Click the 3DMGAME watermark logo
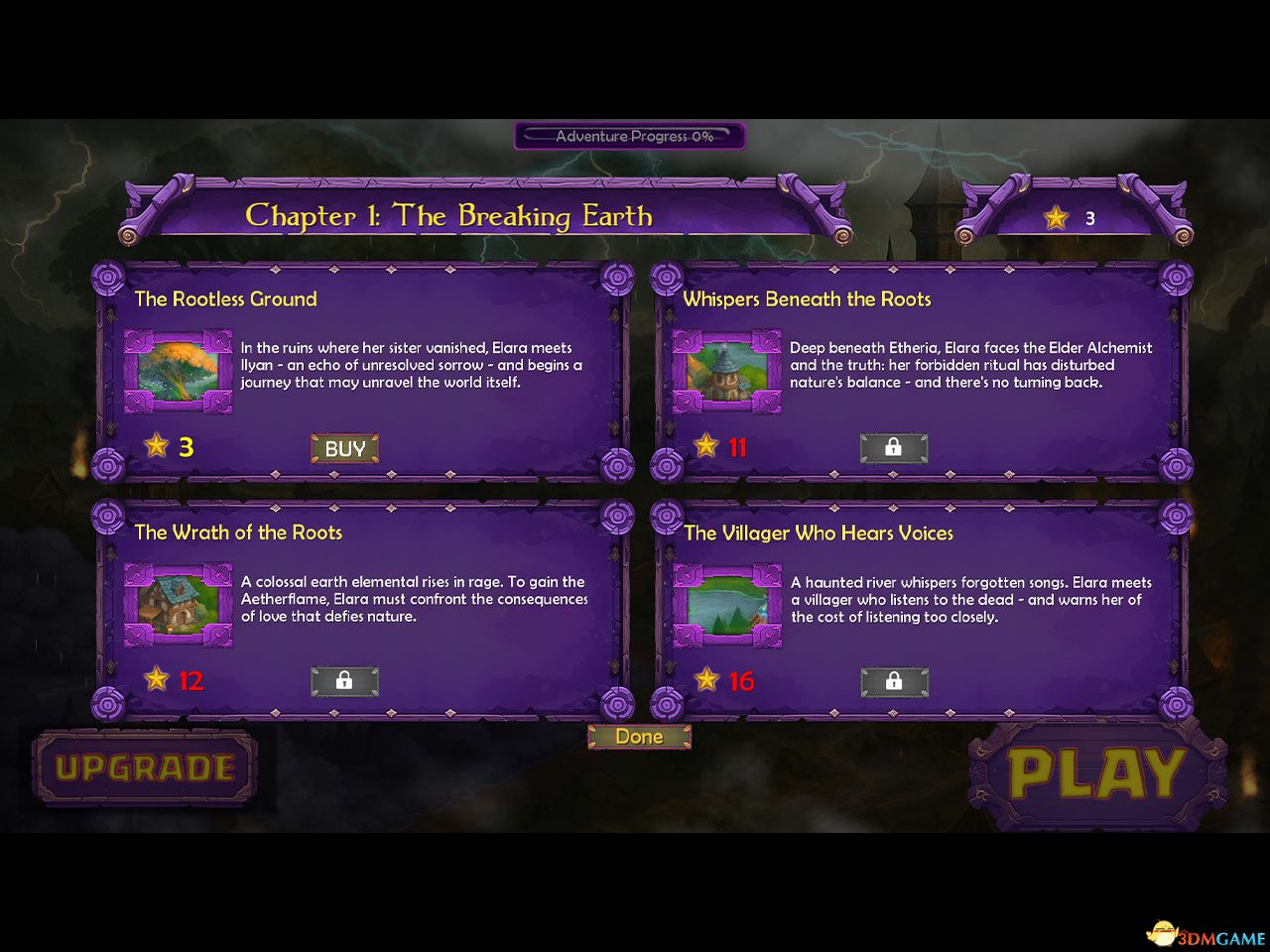 (1206, 933)
